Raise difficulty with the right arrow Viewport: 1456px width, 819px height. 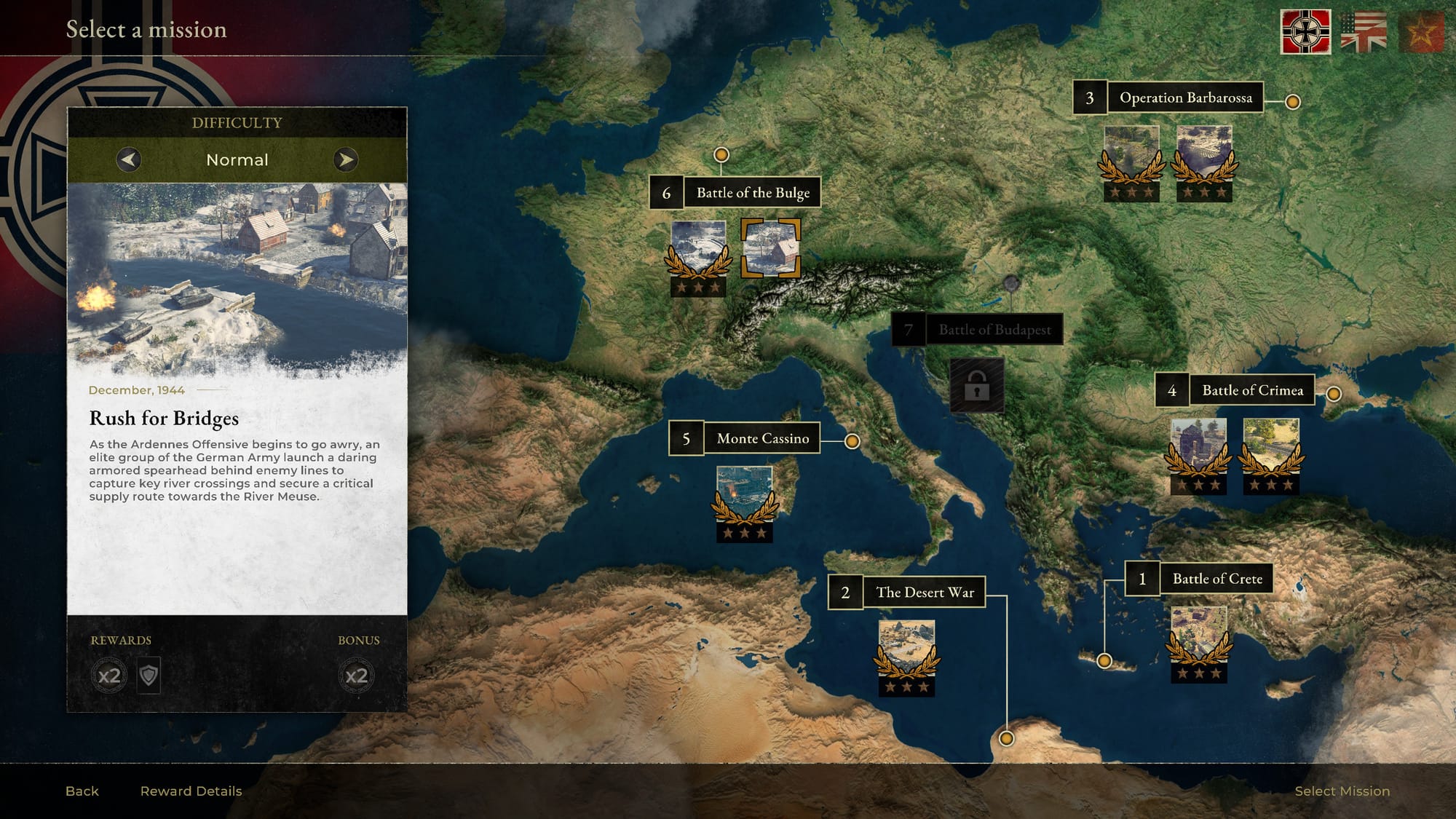tap(345, 159)
